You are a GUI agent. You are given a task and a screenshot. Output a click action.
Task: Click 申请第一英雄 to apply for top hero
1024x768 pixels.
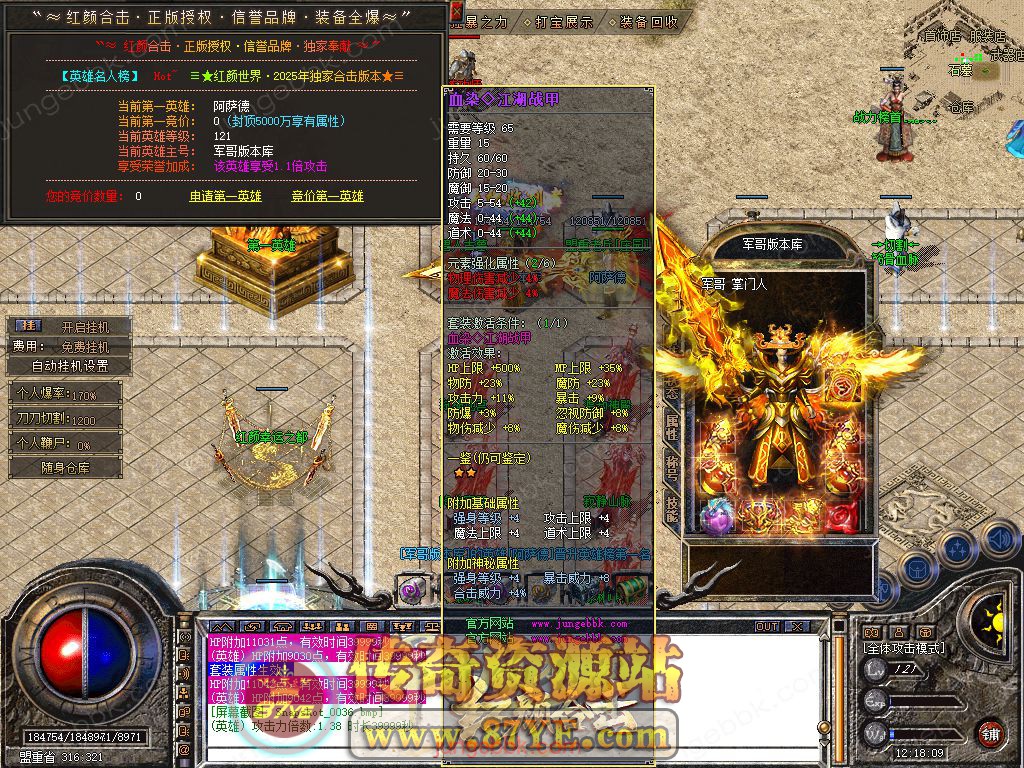pos(226,197)
